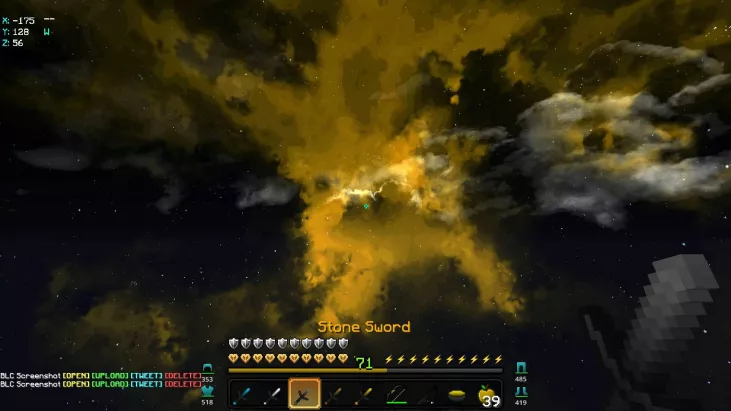Click [TWEET] on the lower screenshot line

[x=146, y=383]
